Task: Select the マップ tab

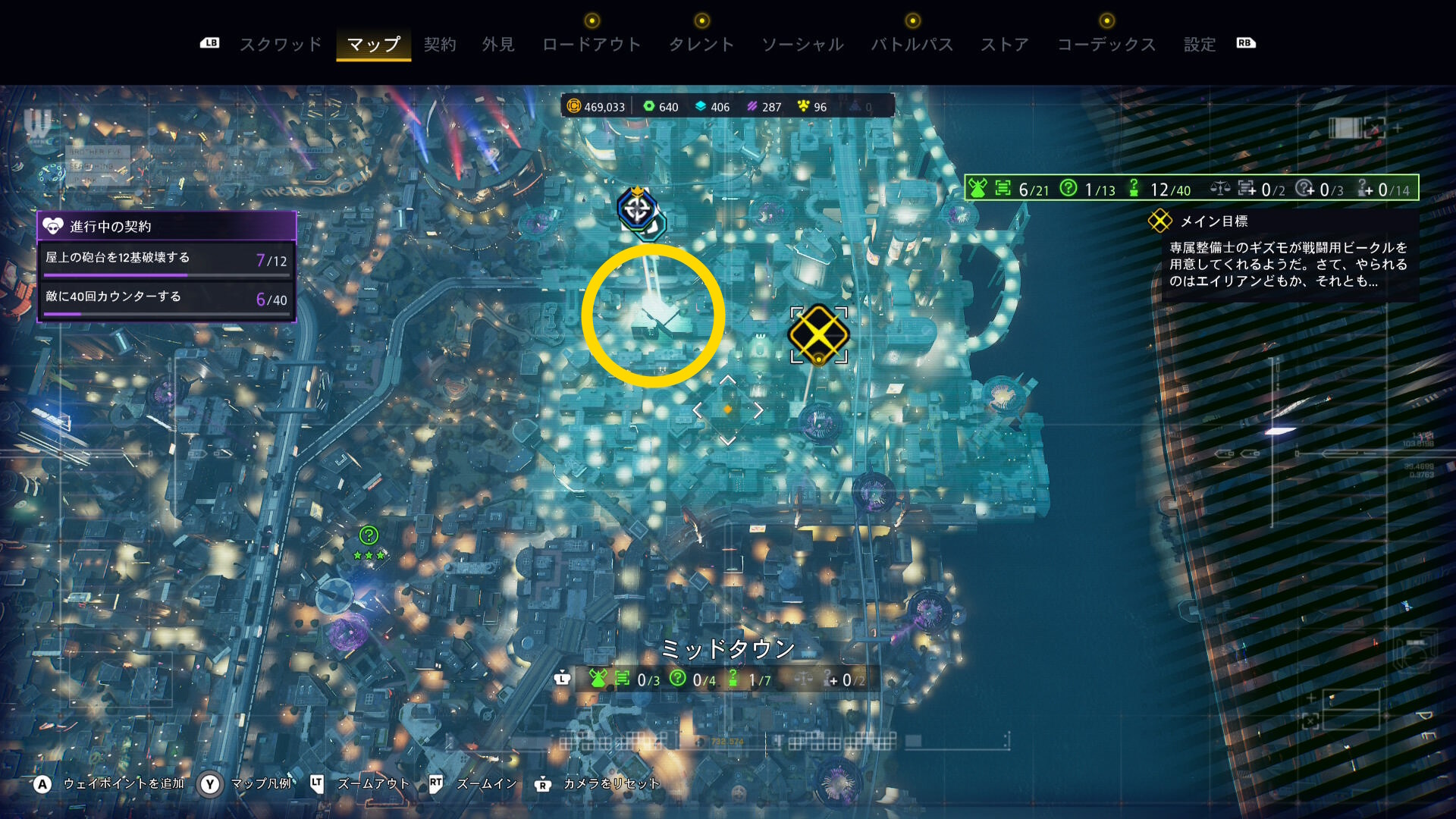Action: click(373, 45)
